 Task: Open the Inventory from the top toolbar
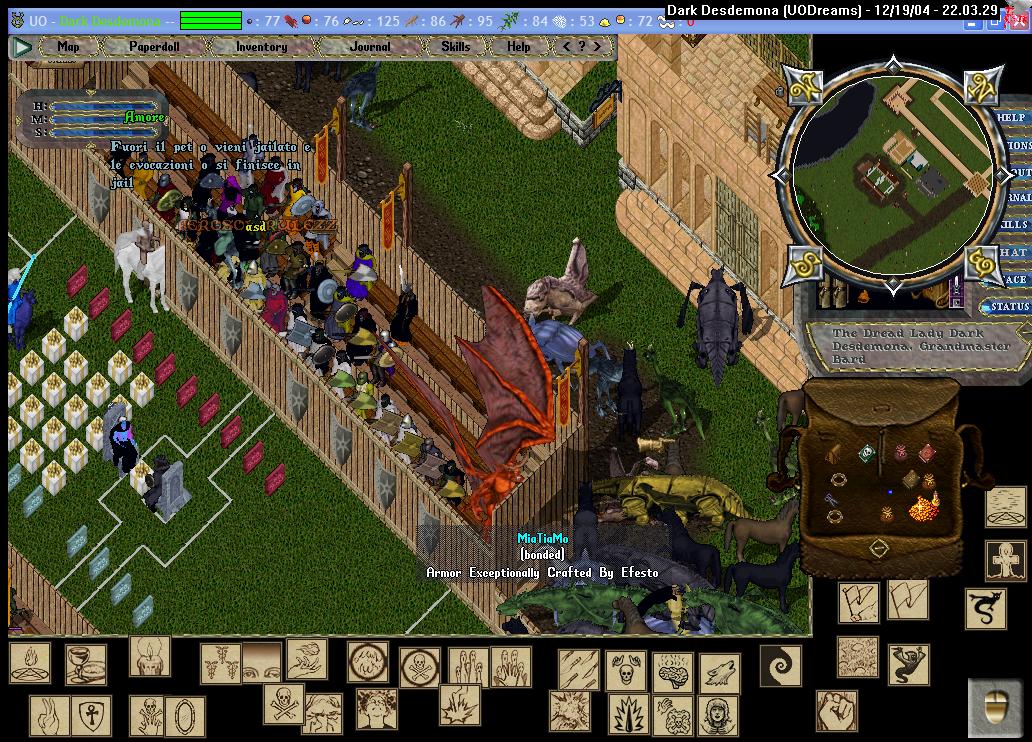coord(261,46)
